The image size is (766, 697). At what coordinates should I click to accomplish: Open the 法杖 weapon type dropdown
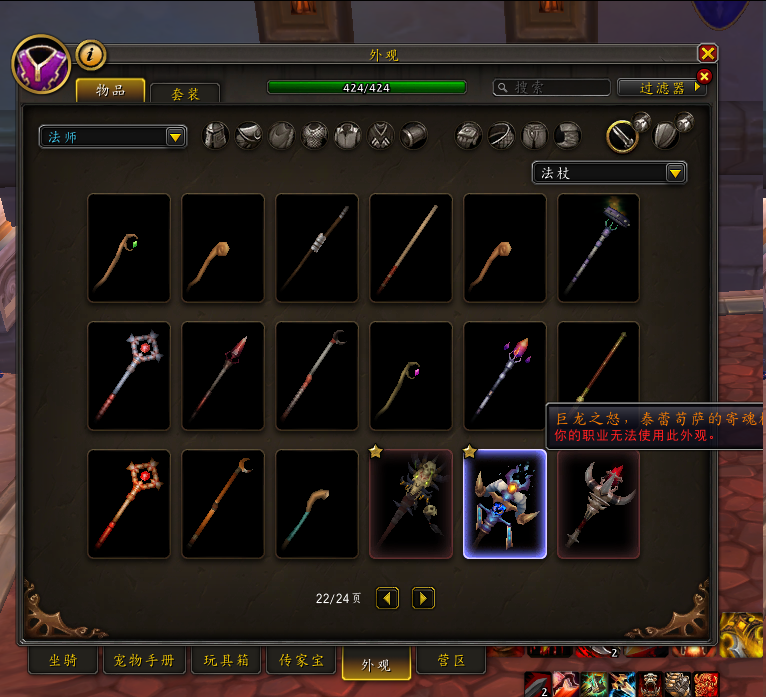point(609,173)
